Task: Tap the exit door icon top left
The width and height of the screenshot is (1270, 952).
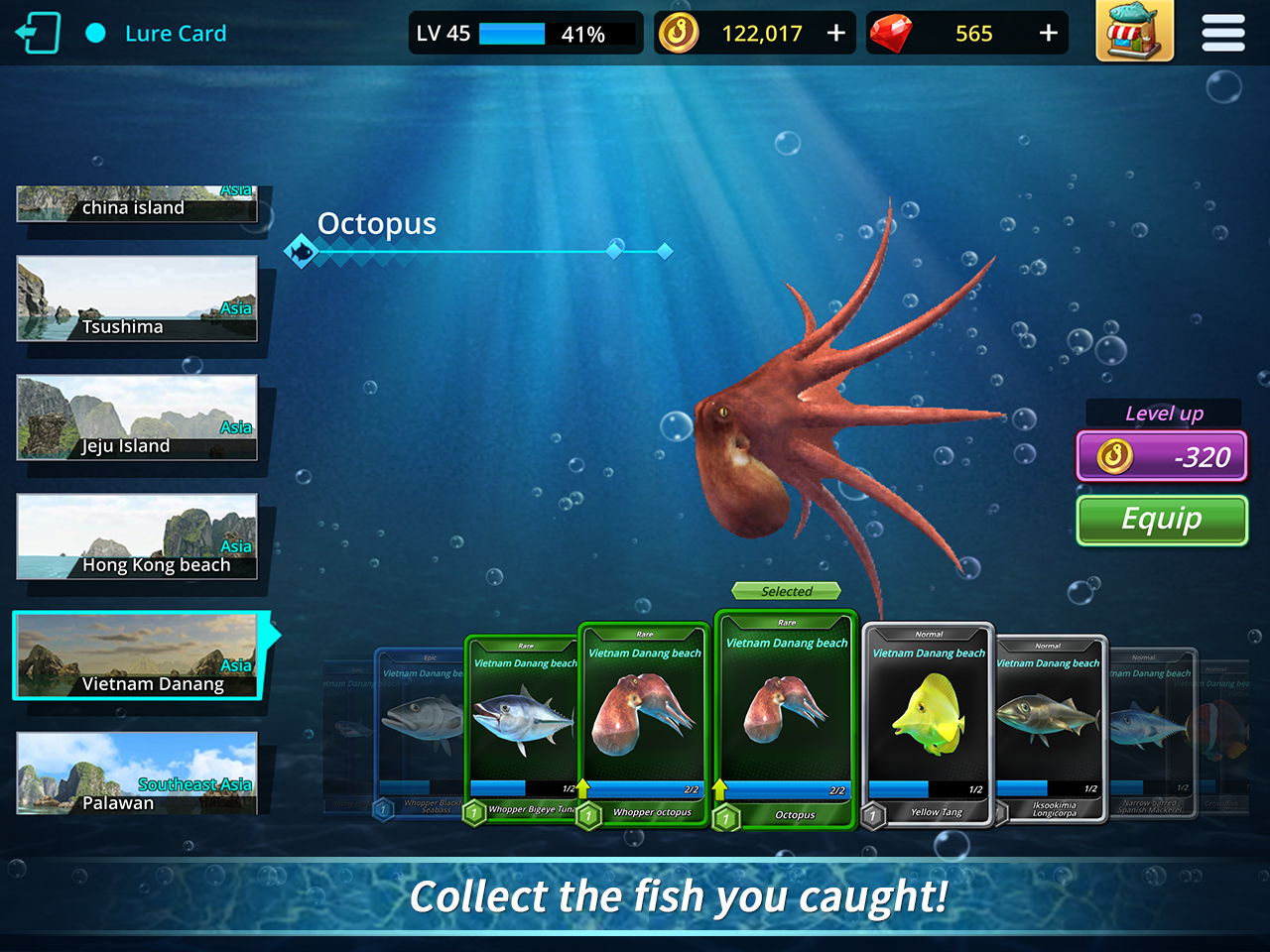Action: pyautogui.click(x=37, y=32)
